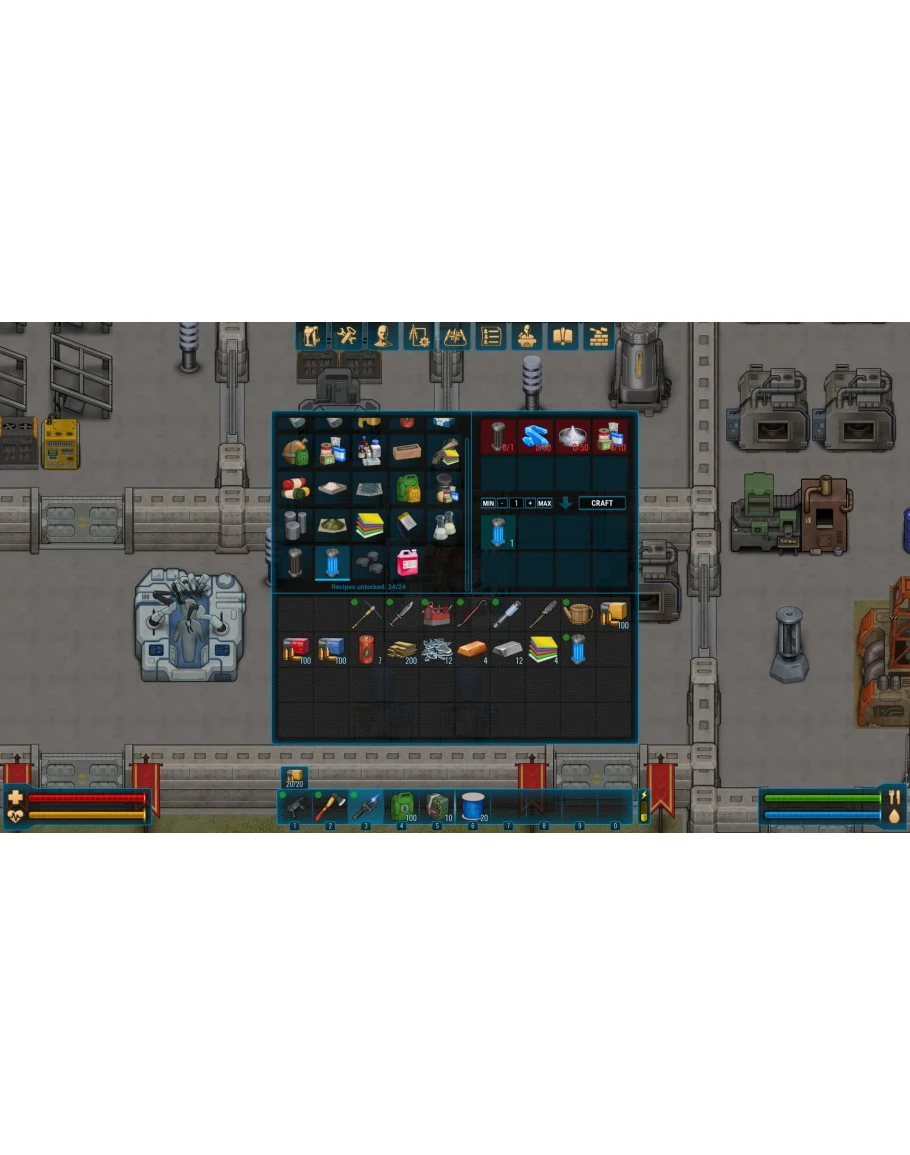Set craft quantity to MAX
Screen dimensions: 910x1155
point(545,503)
